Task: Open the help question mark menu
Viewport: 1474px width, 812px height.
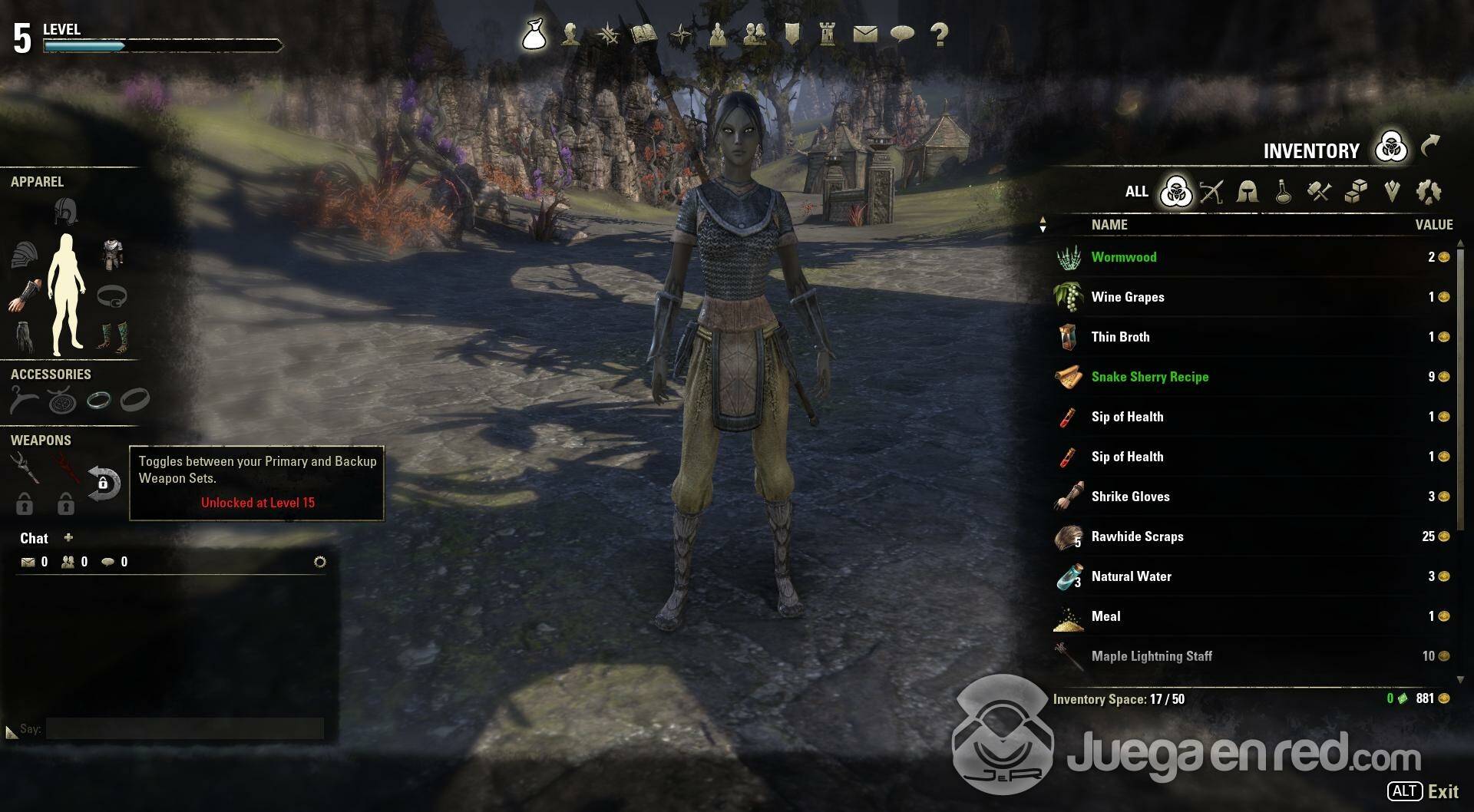Action: [939, 35]
